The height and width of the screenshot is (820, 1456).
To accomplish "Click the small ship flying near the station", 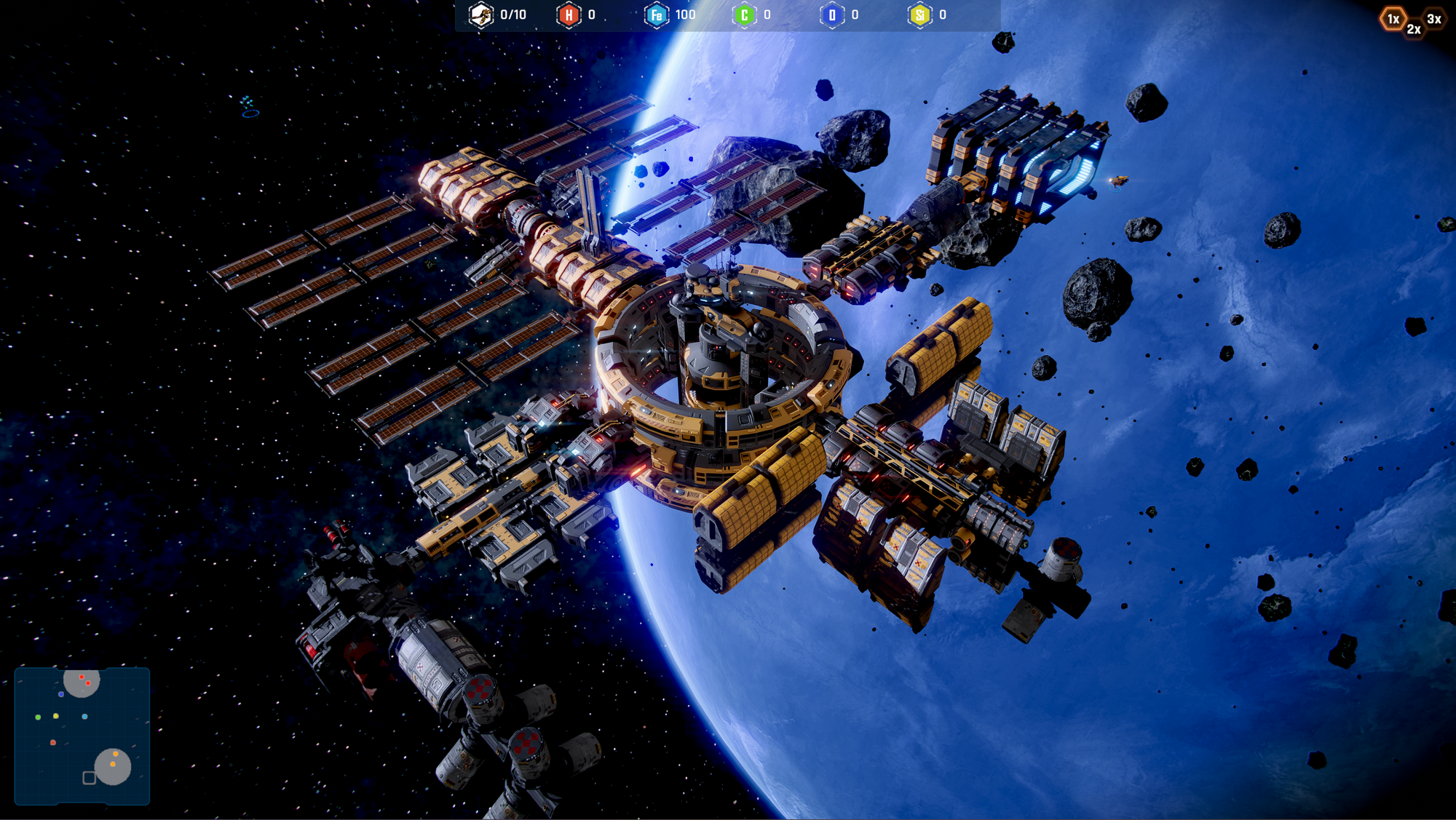I will (x=1120, y=180).
